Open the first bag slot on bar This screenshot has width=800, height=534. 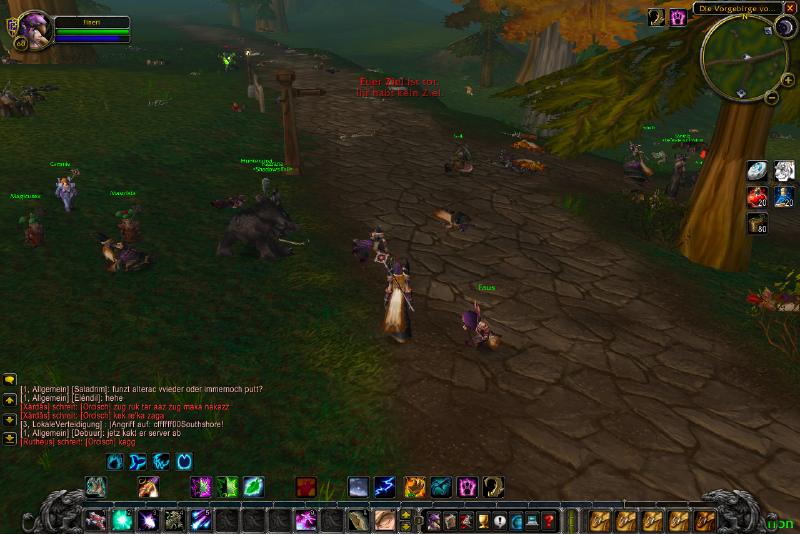(x=600, y=520)
